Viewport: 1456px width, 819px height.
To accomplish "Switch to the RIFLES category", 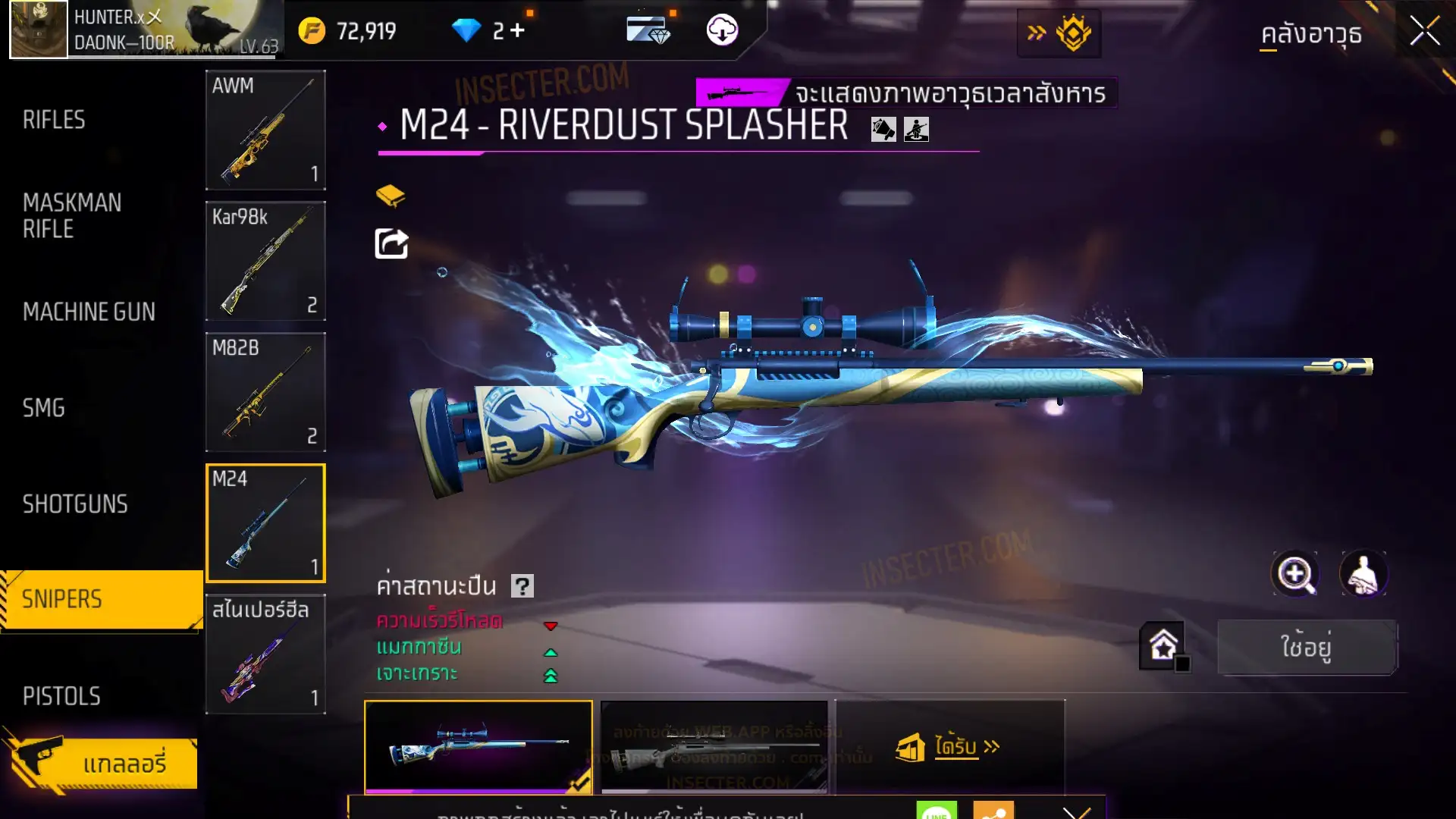I will click(x=54, y=120).
